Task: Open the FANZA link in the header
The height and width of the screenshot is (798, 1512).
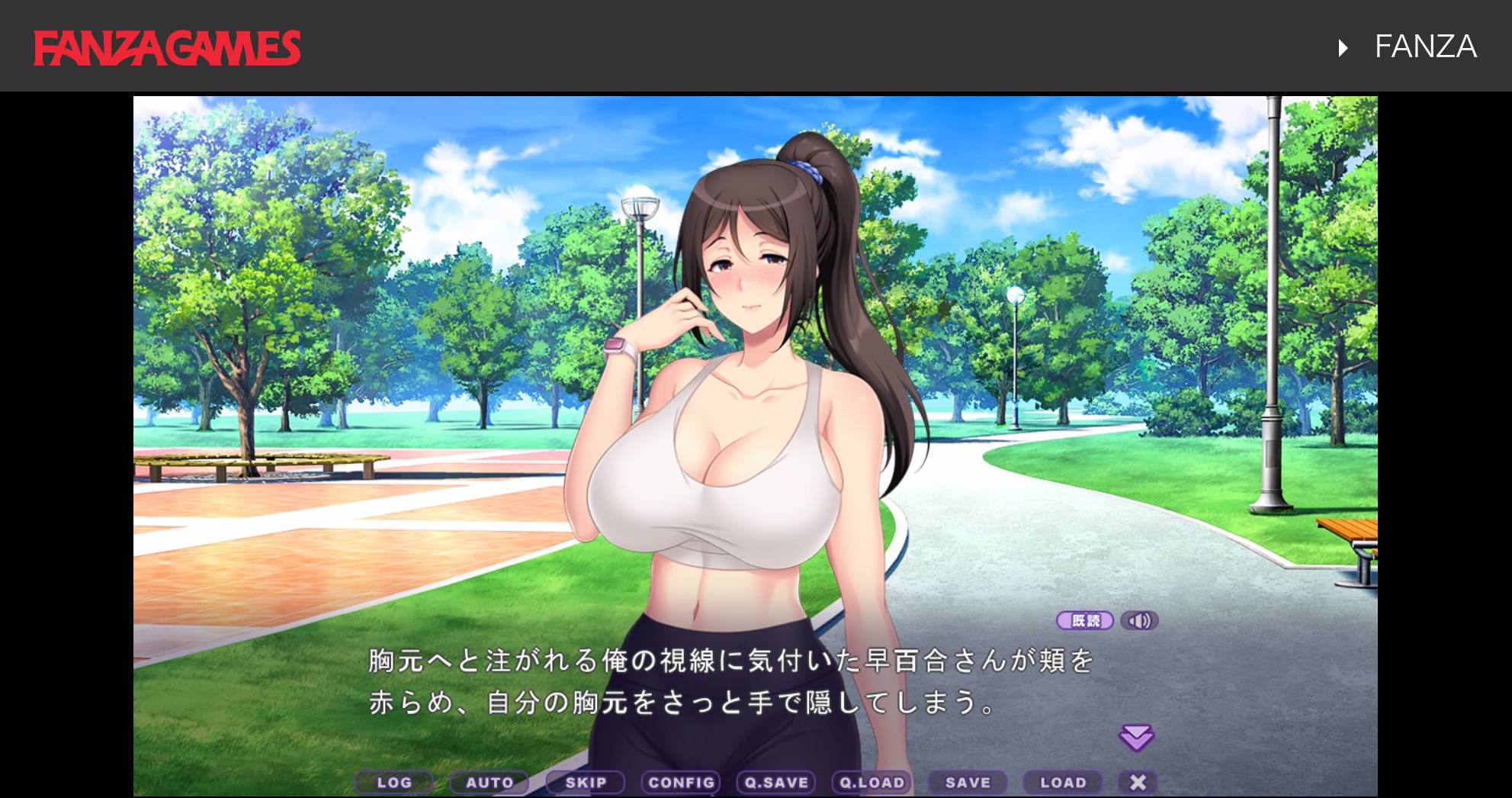Action: pyautogui.click(x=1424, y=47)
